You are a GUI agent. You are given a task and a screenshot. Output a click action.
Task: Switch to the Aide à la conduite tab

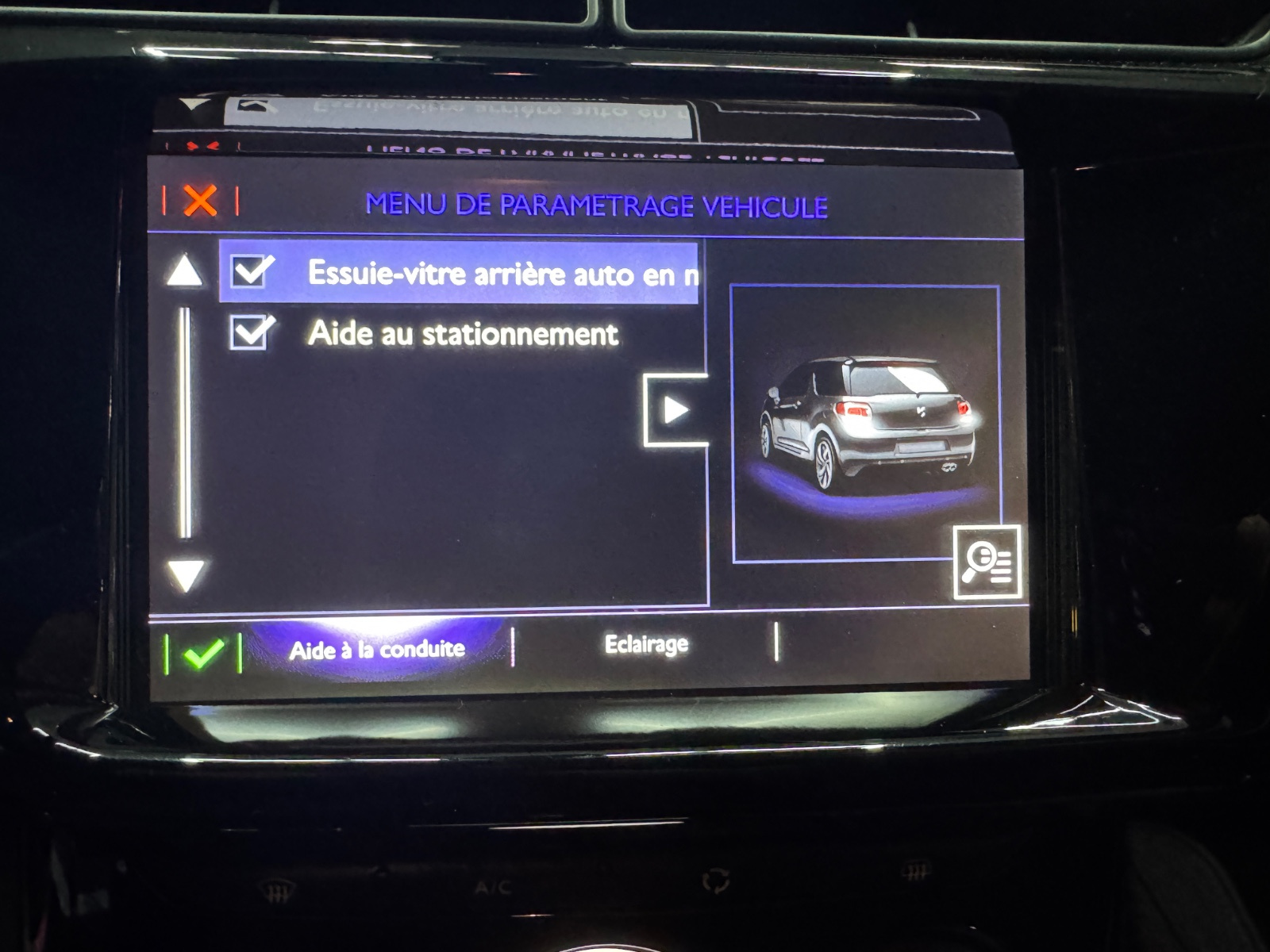377,651
